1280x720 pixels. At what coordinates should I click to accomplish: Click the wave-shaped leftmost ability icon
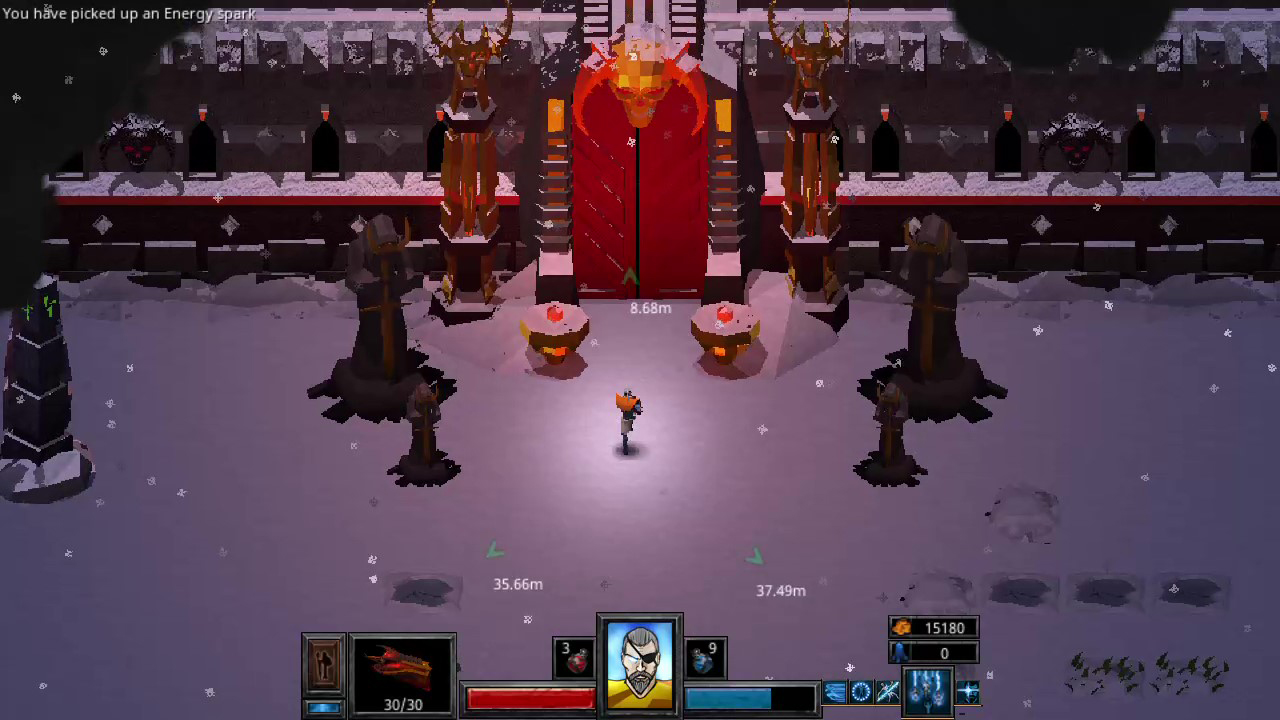[834, 691]
